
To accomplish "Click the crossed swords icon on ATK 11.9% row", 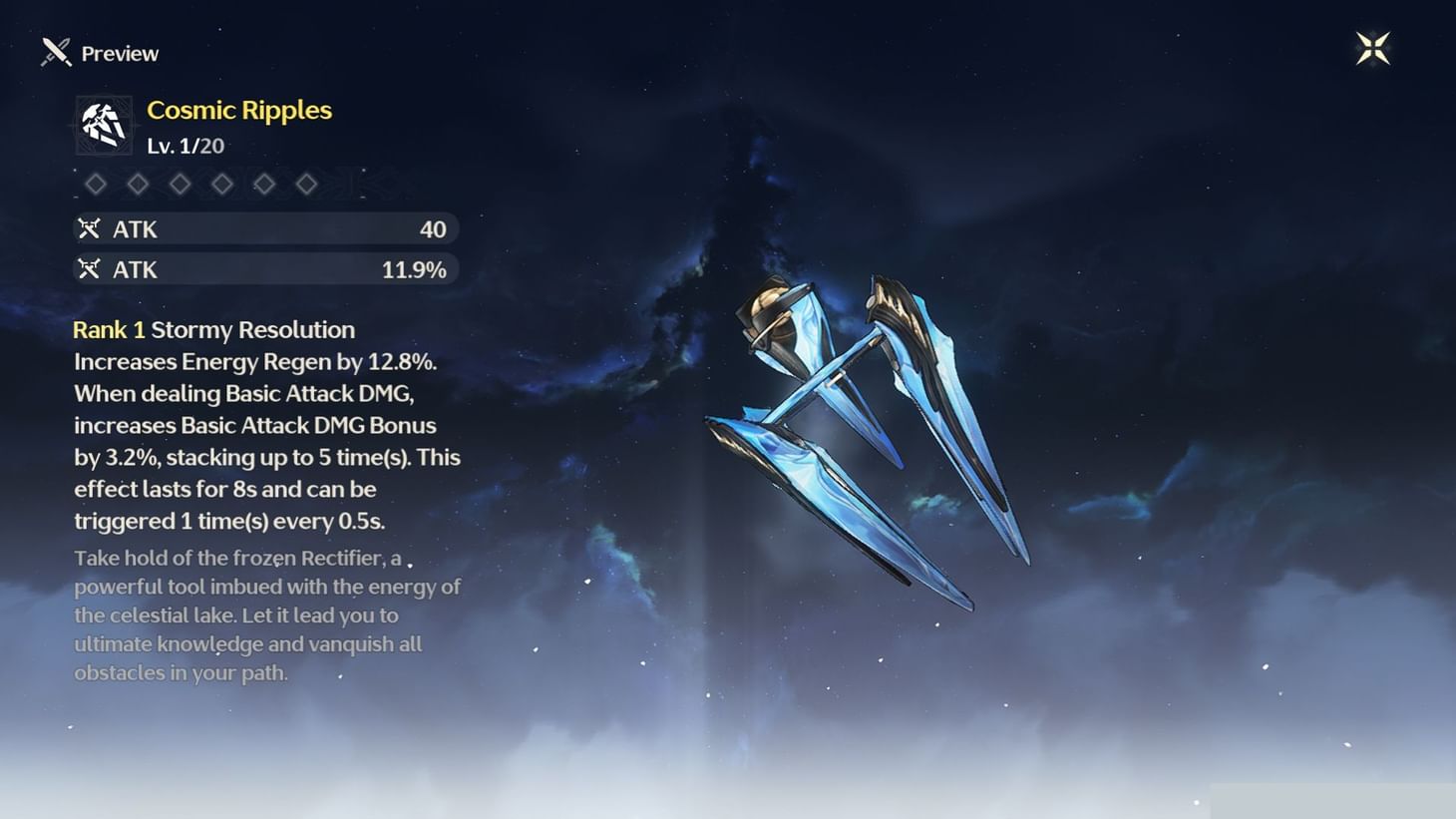I will click(x=90, y=268).
